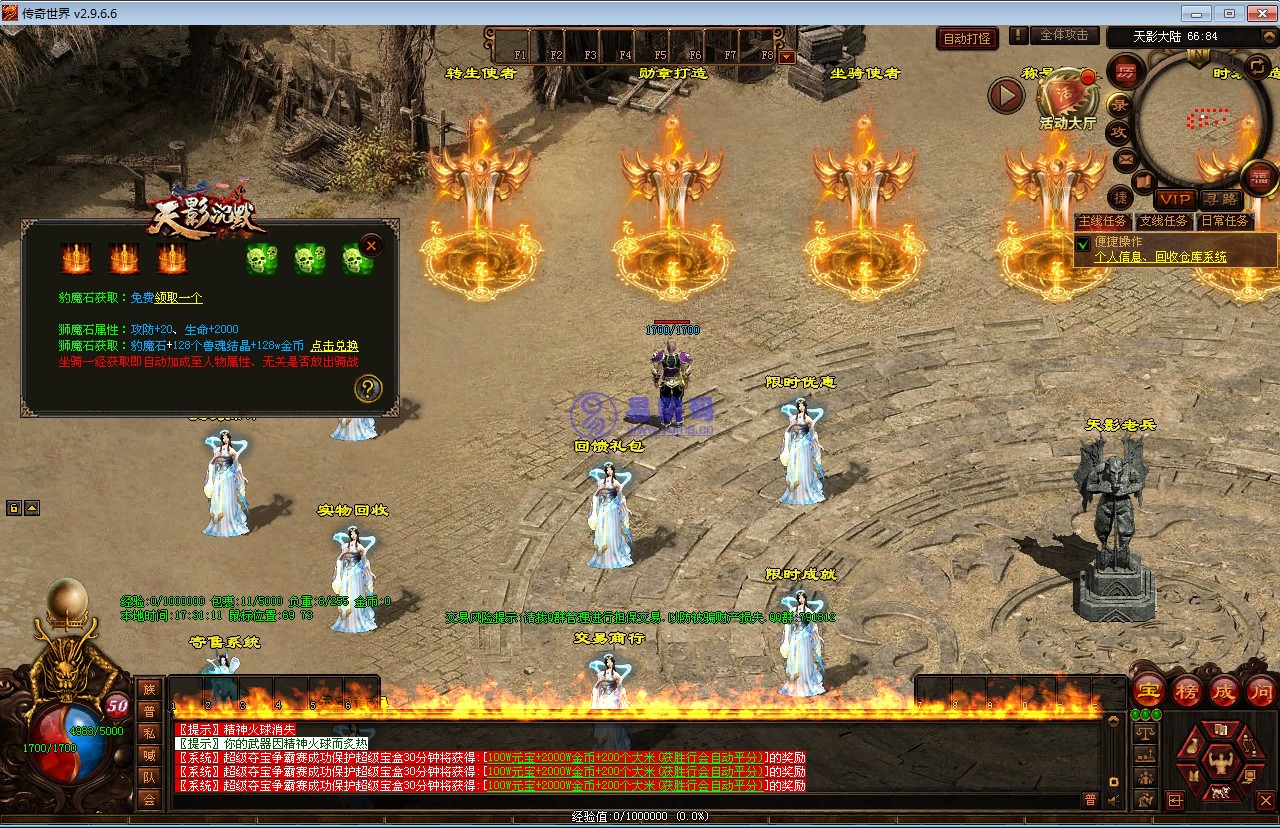Open the 榜 ranking round button
Viewport: 1280px width, 828px height.
pyautogui.click(x=1186, y=691)
